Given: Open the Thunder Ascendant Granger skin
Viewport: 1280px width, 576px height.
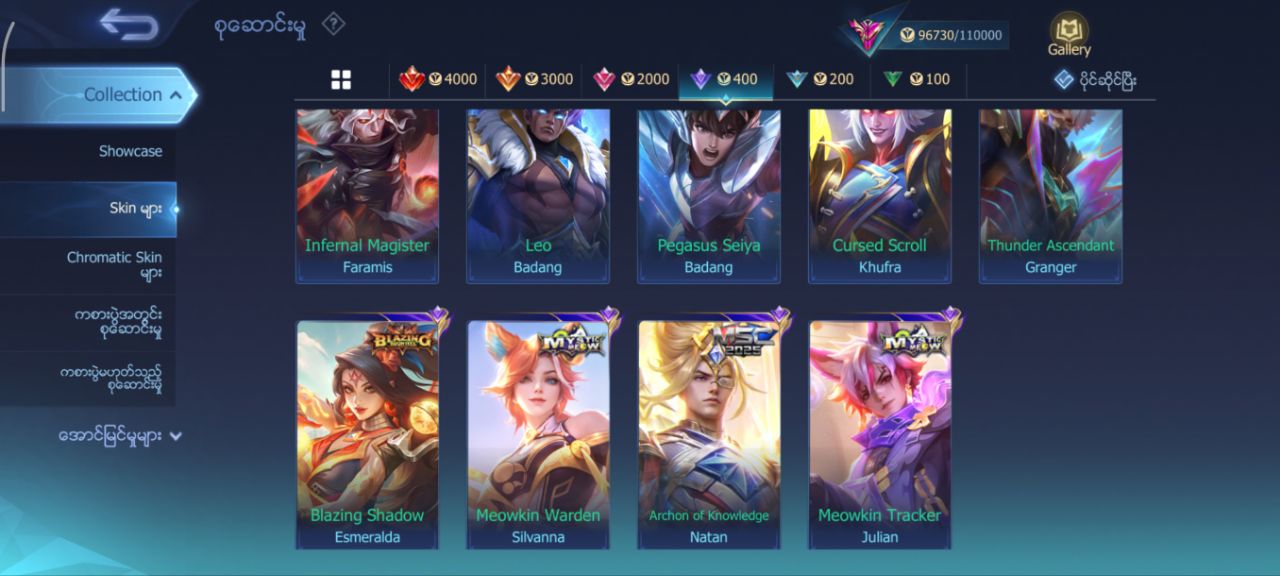Looking at the screenshot, I should pos(1051,195).
